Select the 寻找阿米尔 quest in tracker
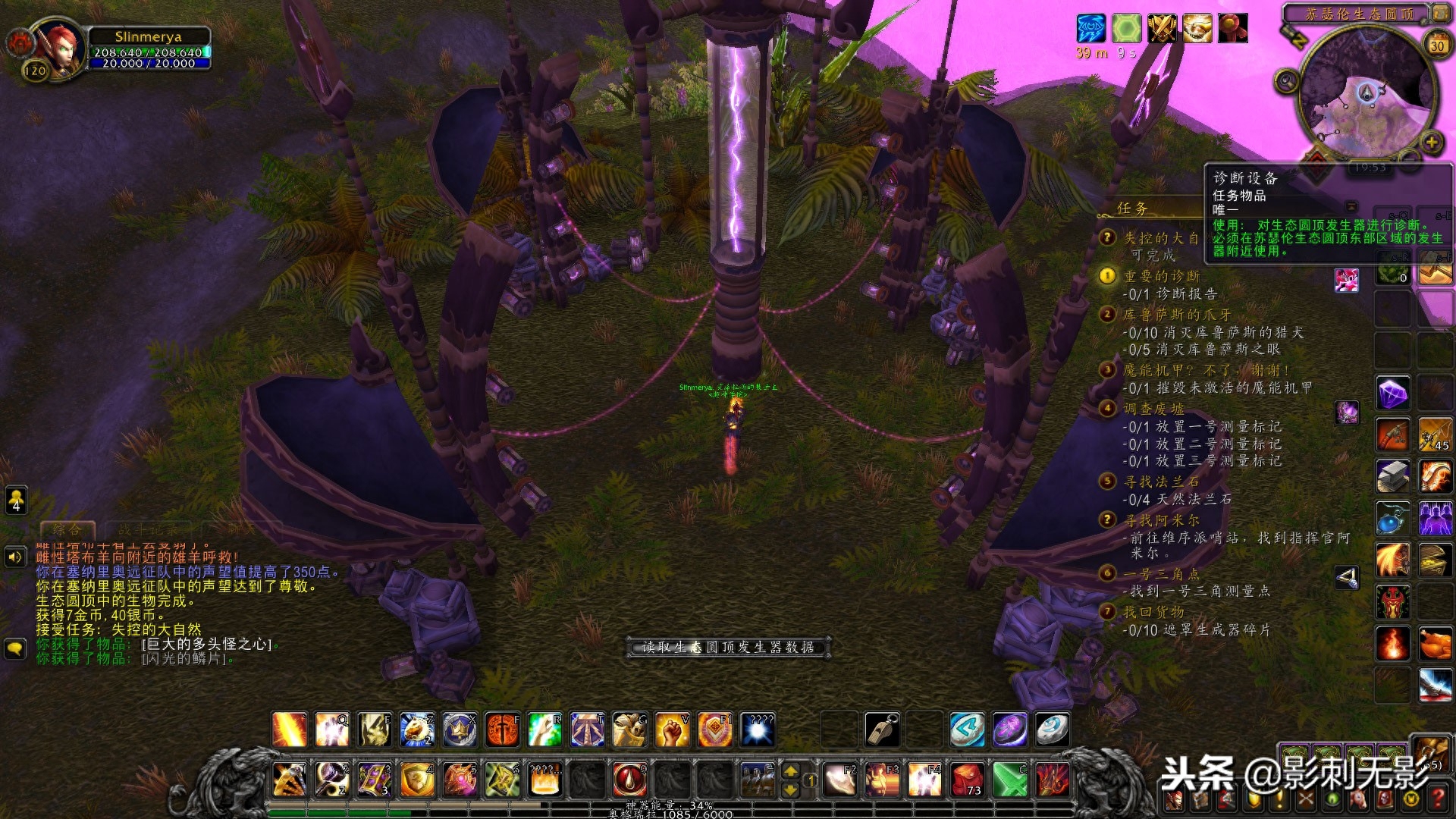1456x819 pixels. tap(1161, 520)
